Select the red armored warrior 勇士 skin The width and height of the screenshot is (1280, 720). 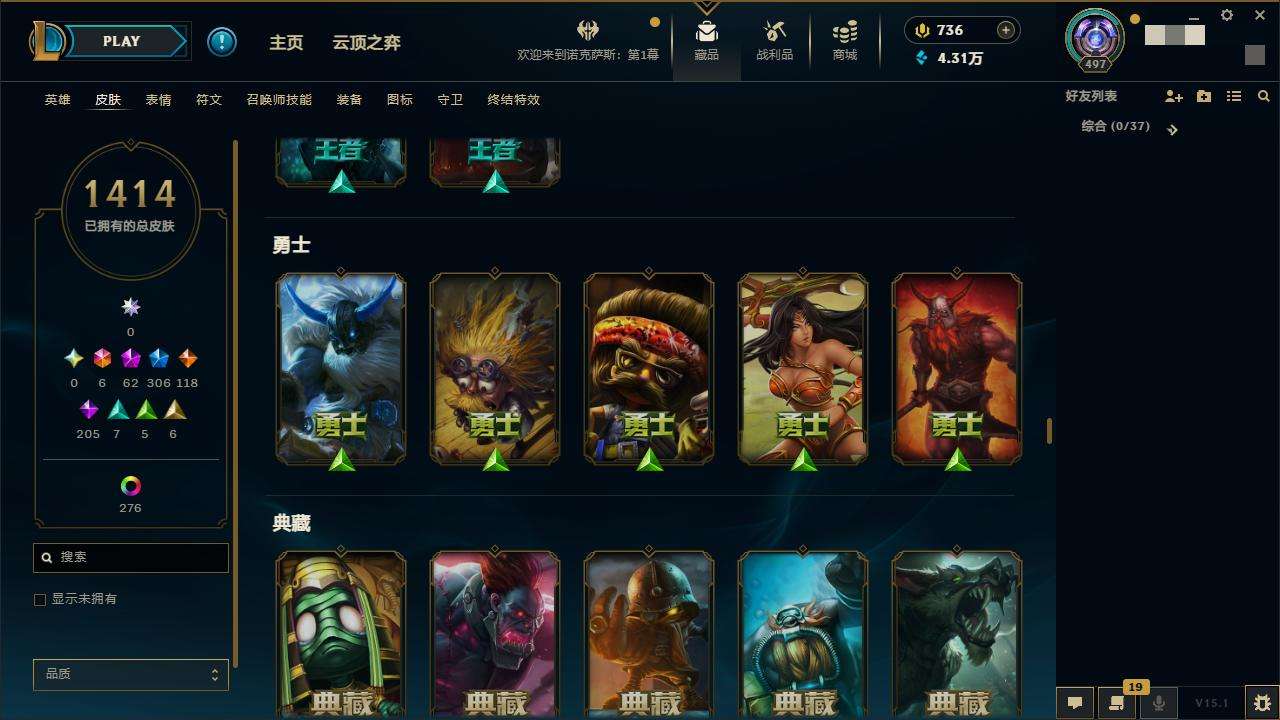[x=957, y=368]
